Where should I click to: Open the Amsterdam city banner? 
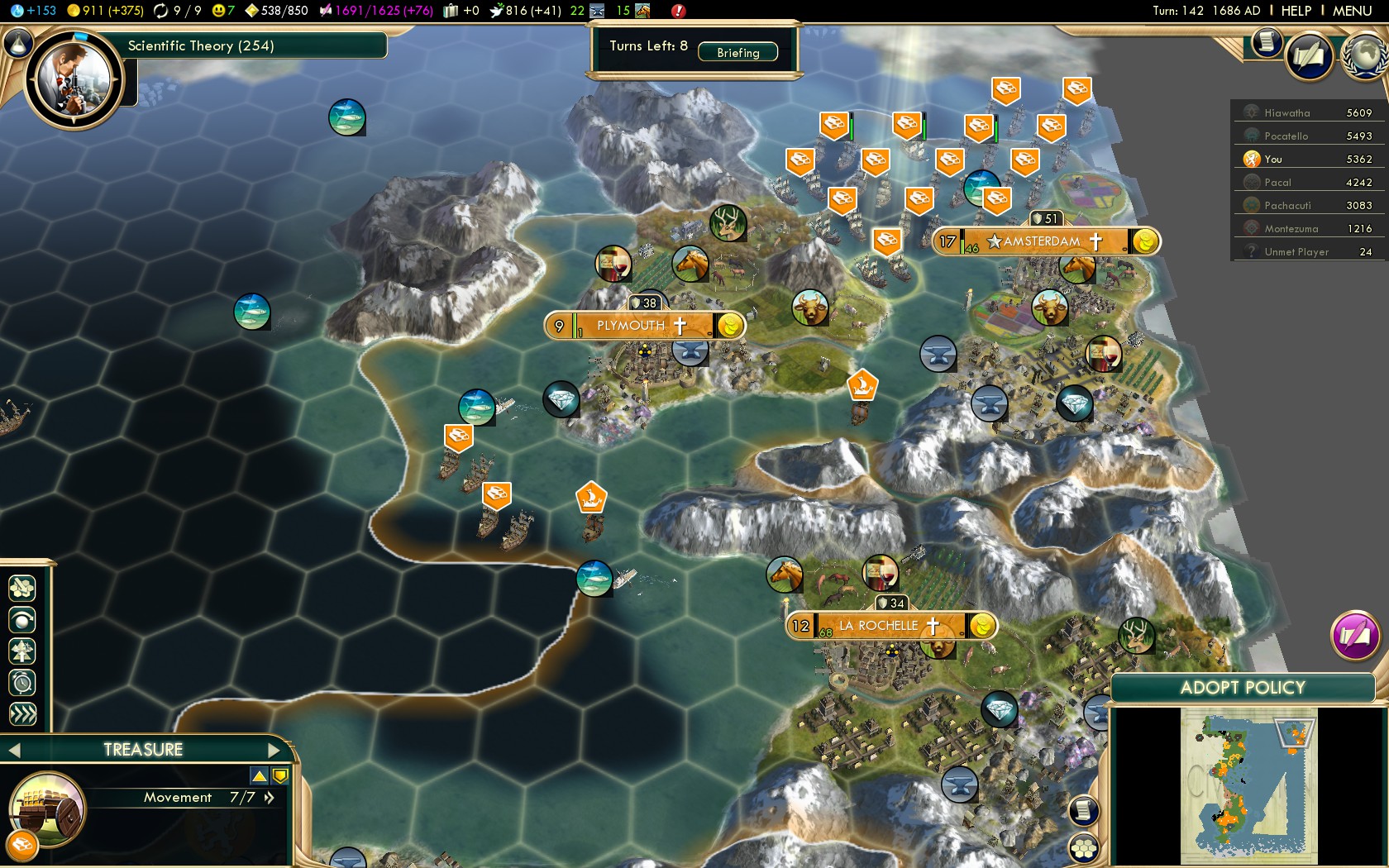point(1041,241)
